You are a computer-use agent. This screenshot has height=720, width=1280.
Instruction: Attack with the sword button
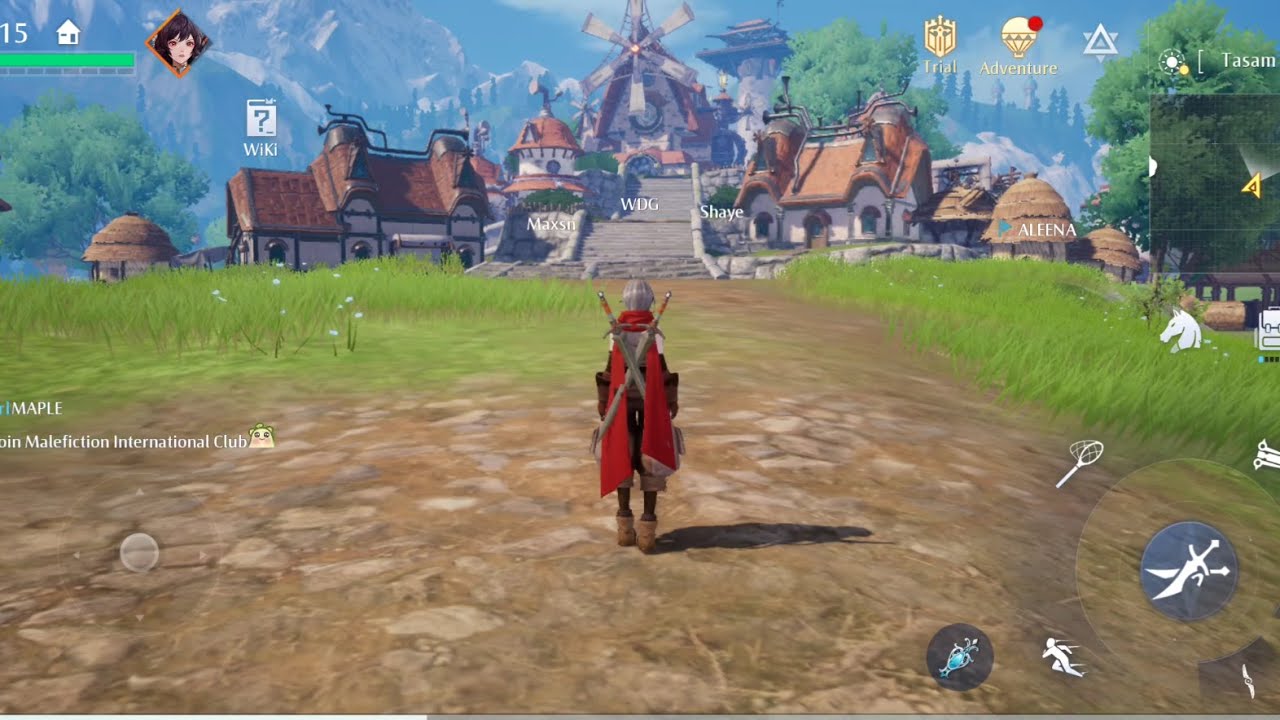click(1189, 570)
